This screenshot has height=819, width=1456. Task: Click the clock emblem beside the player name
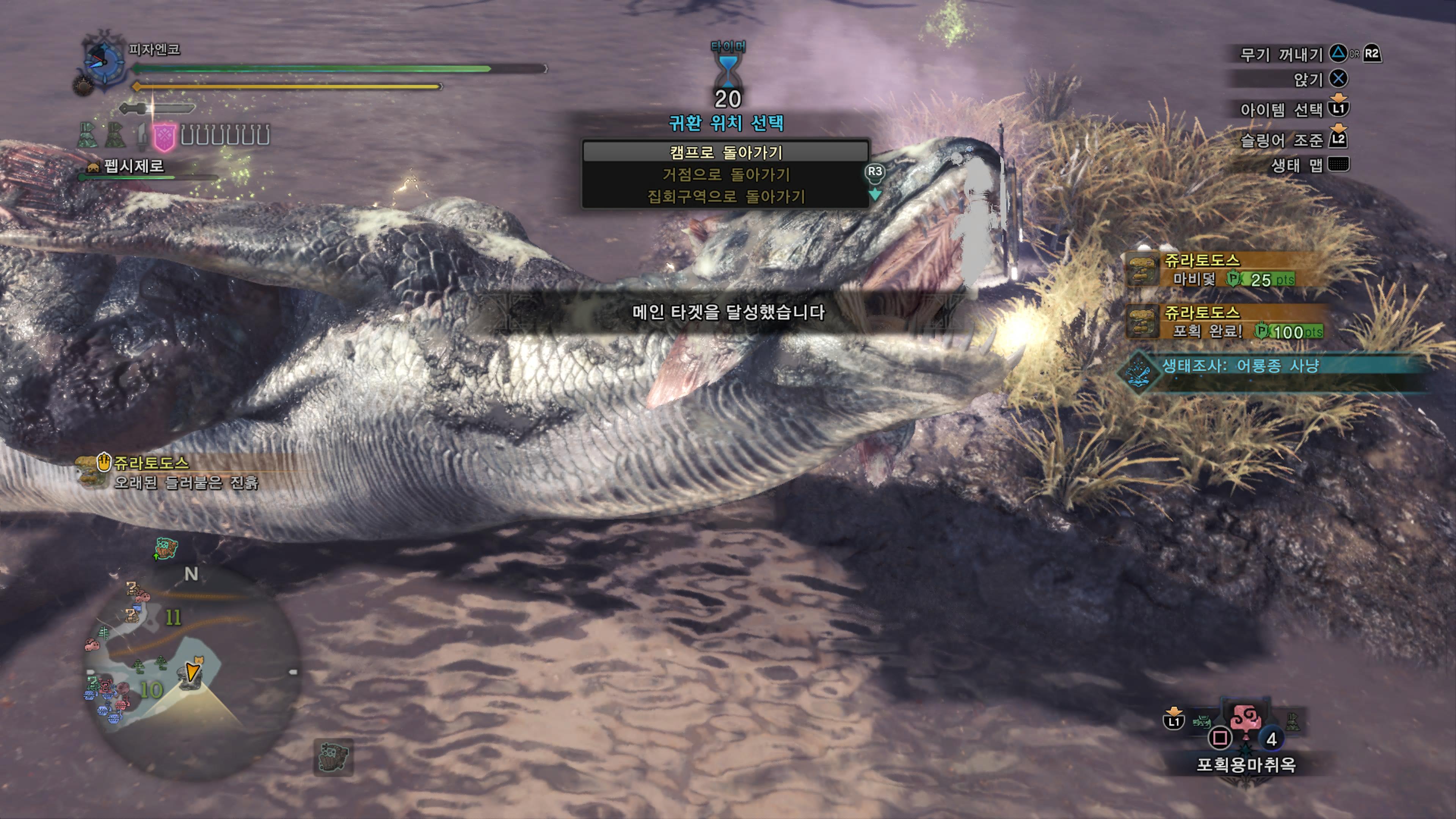click(x=104, y=61)
